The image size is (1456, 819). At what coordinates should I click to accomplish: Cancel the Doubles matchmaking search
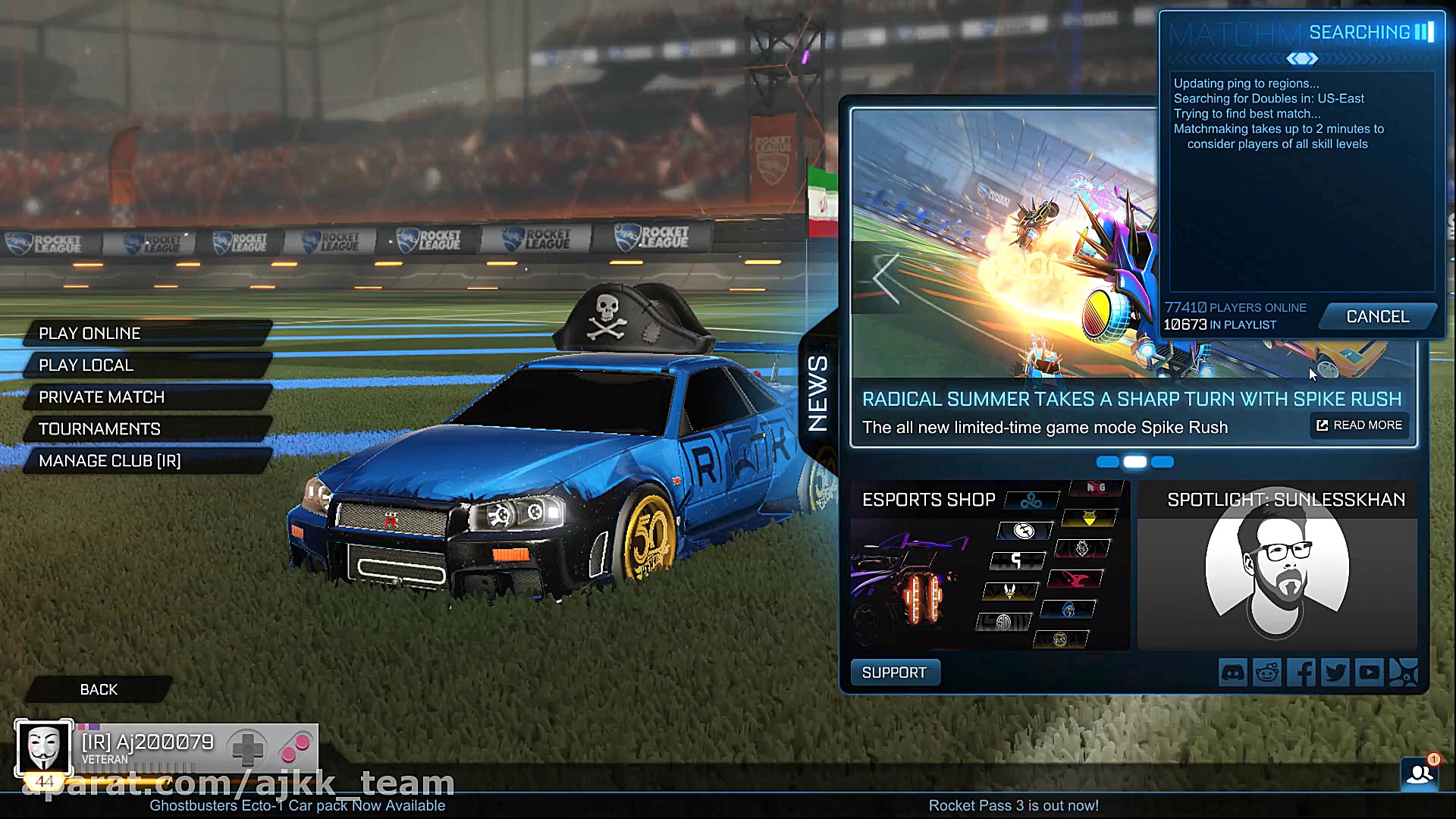1376,316
